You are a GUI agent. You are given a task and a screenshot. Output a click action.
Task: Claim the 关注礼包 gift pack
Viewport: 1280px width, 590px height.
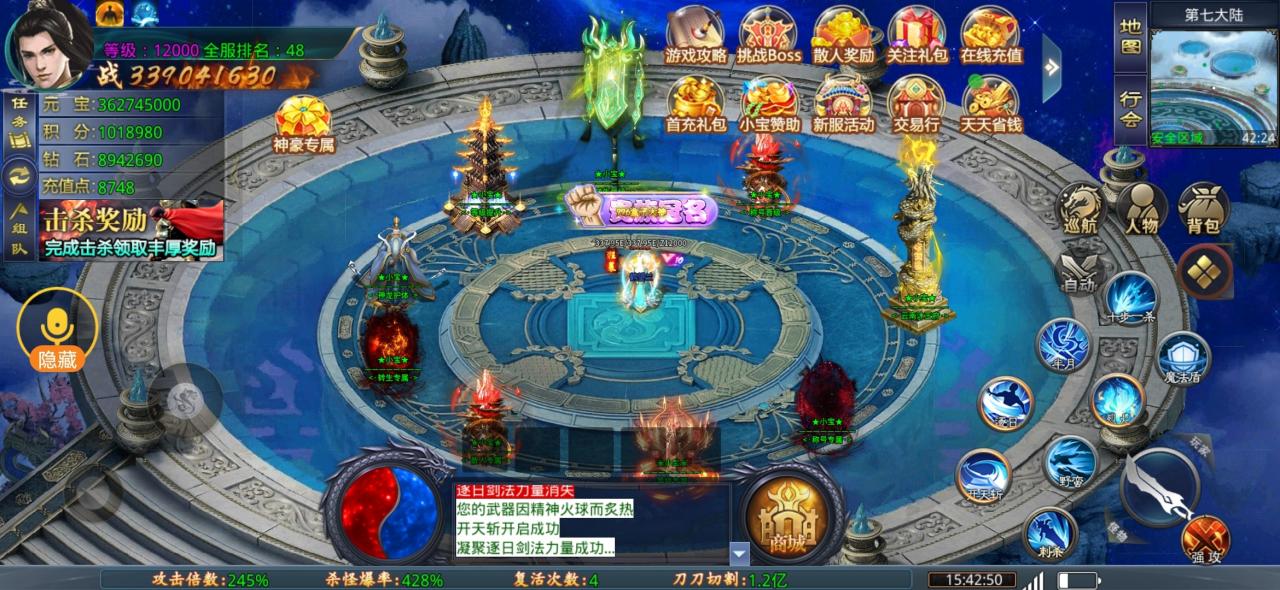(917, 35)
